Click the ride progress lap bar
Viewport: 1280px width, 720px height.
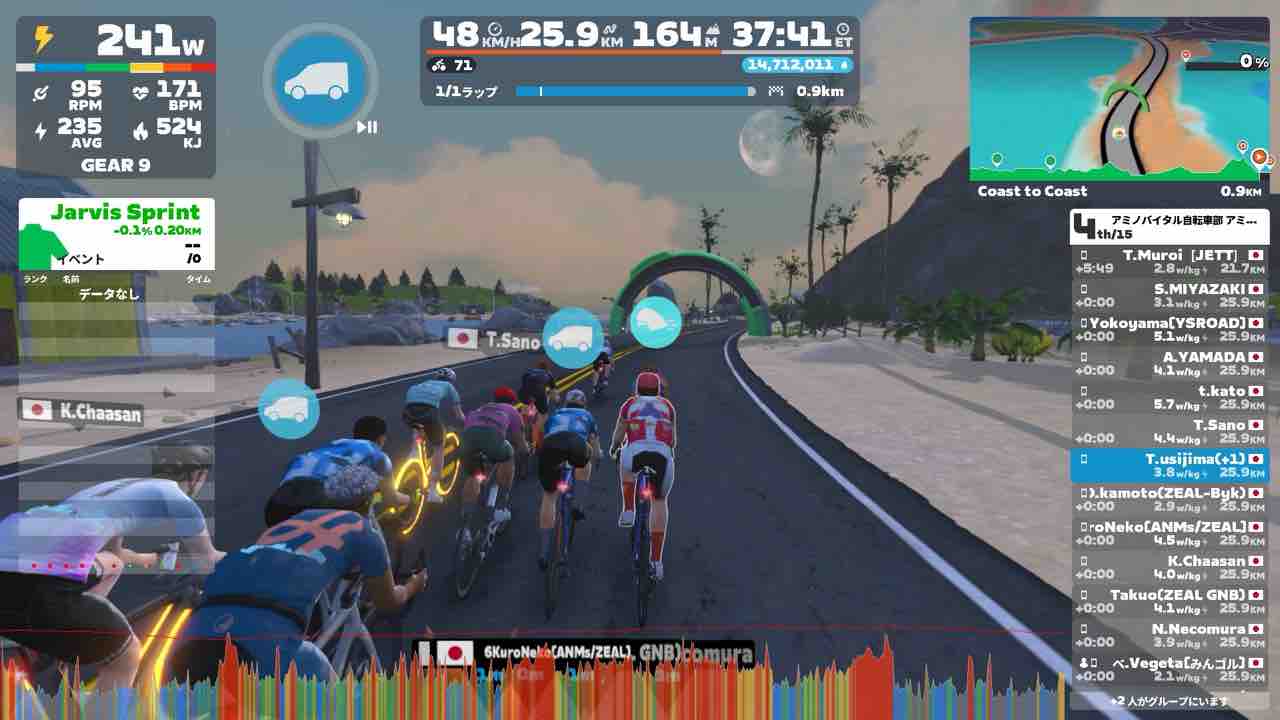coord(636,91)
